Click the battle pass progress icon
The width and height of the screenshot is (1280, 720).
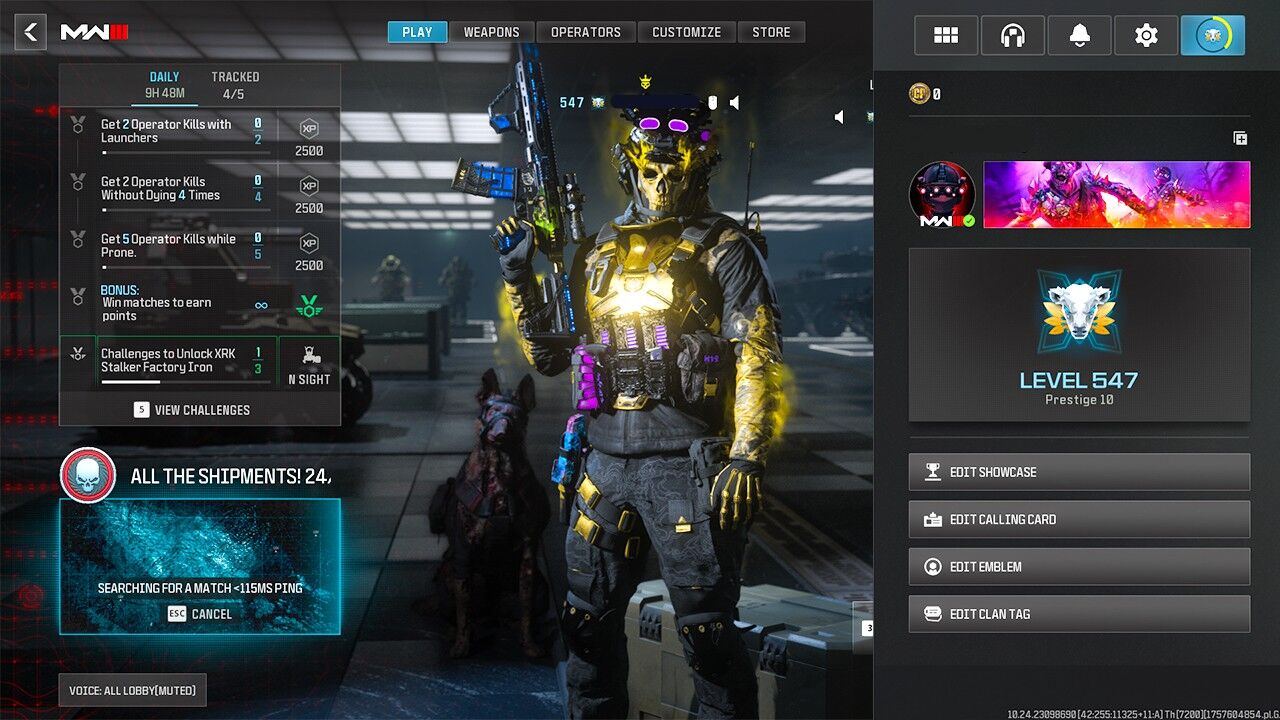pos(1212,34)
